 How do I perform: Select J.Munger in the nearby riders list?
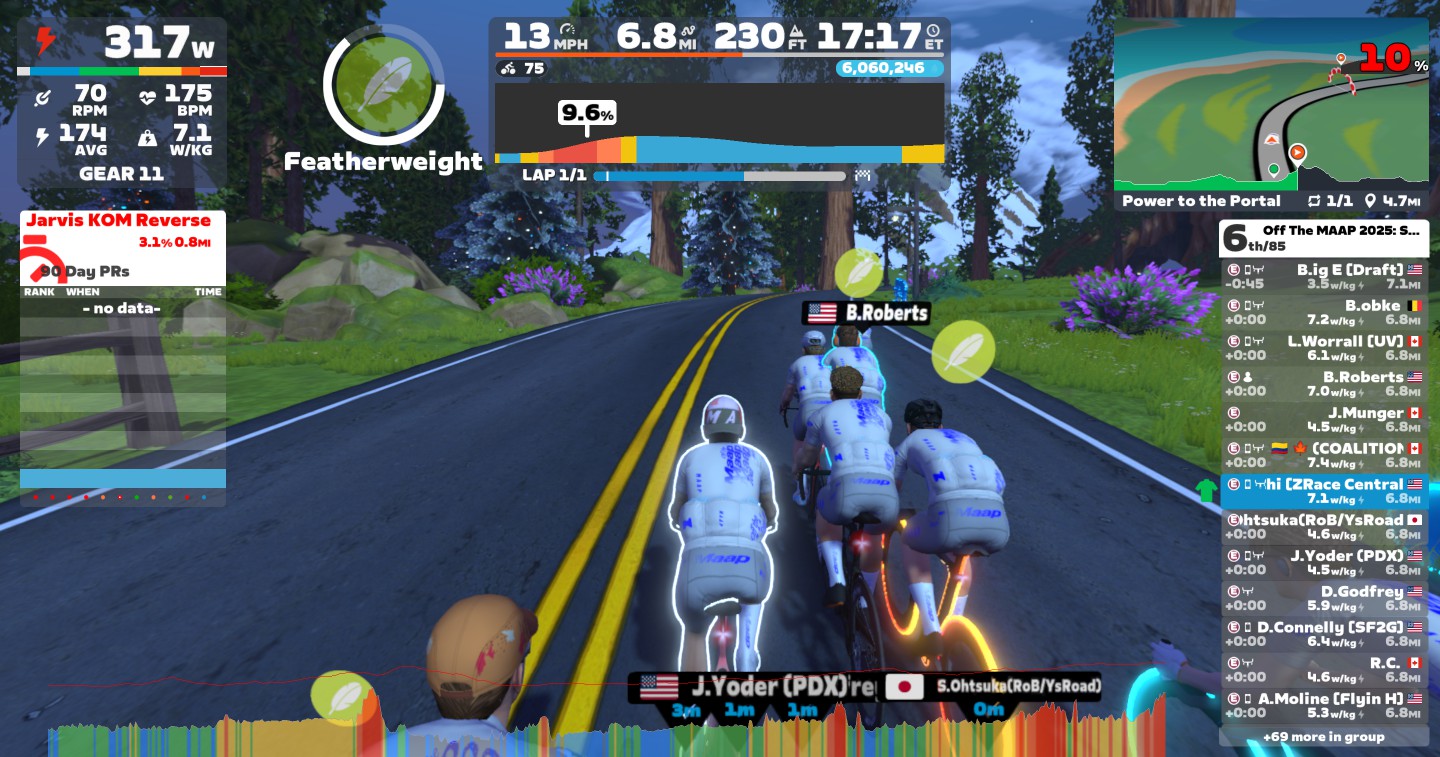pos(1323,420)
